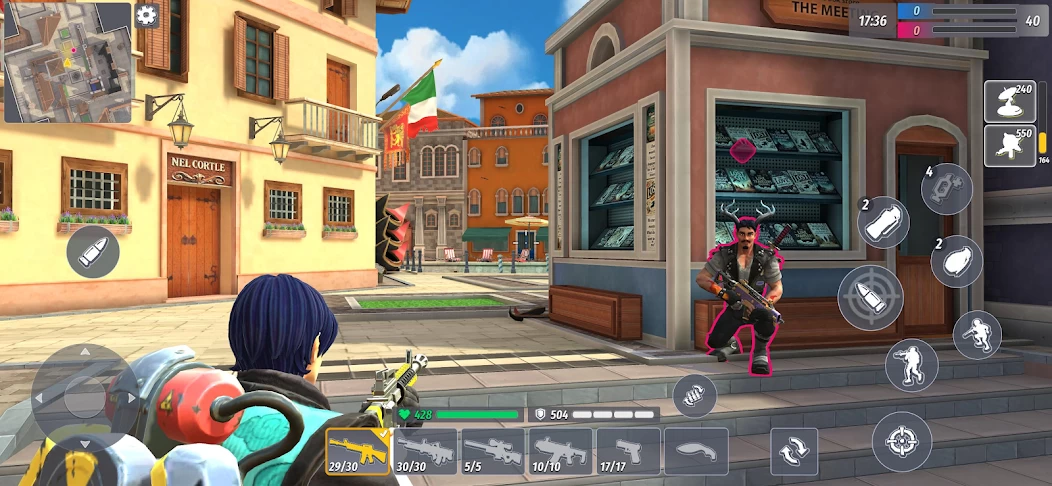The image size is (1052, 486).
Task: Fire using the crosshair-ringed bullet button
Action: pos(870,297)
